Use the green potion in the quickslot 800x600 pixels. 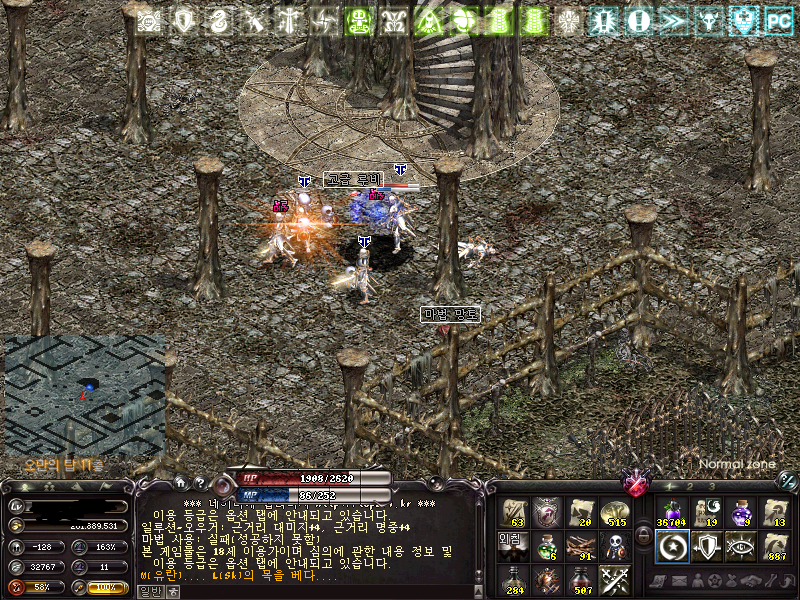point(546,547)
